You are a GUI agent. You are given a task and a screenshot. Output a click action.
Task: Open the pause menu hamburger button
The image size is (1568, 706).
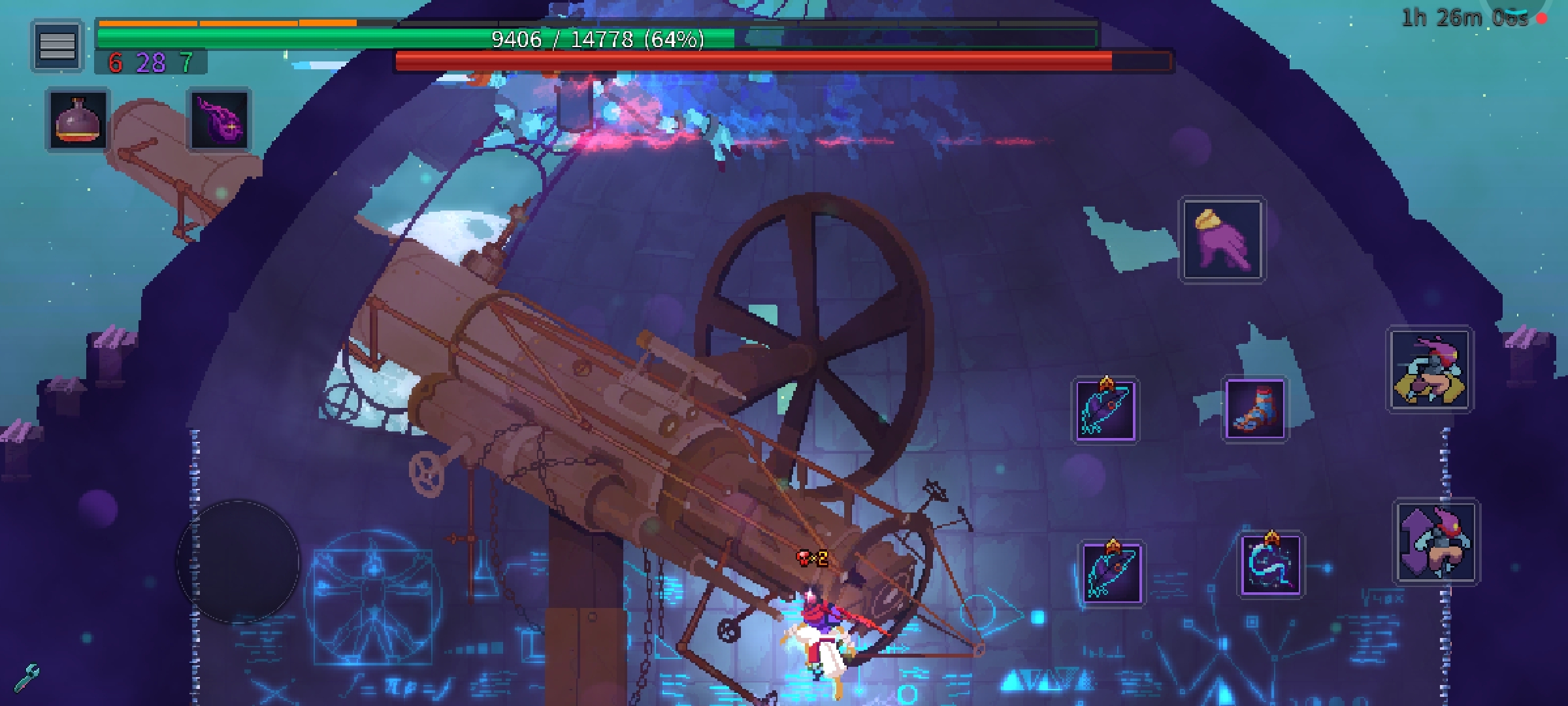click(57, 45)
